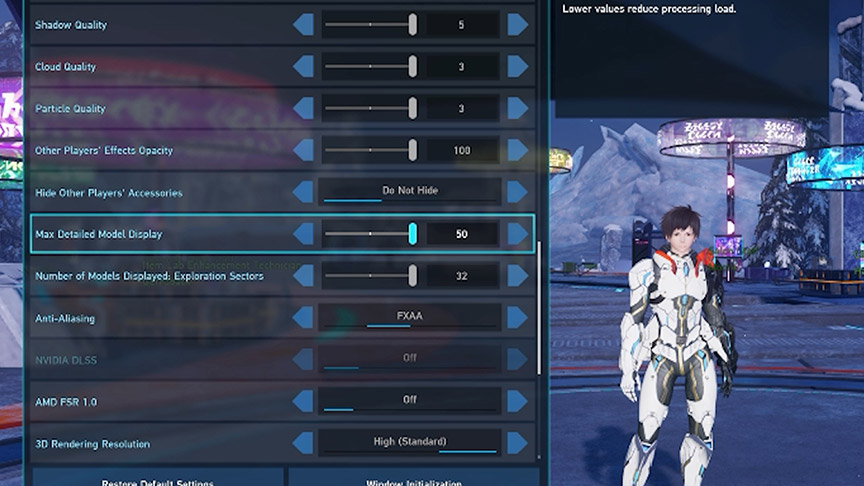Click Other Players' Effects Opacity slider
This screenshot has width=864, height=486.
click(370, 150)
